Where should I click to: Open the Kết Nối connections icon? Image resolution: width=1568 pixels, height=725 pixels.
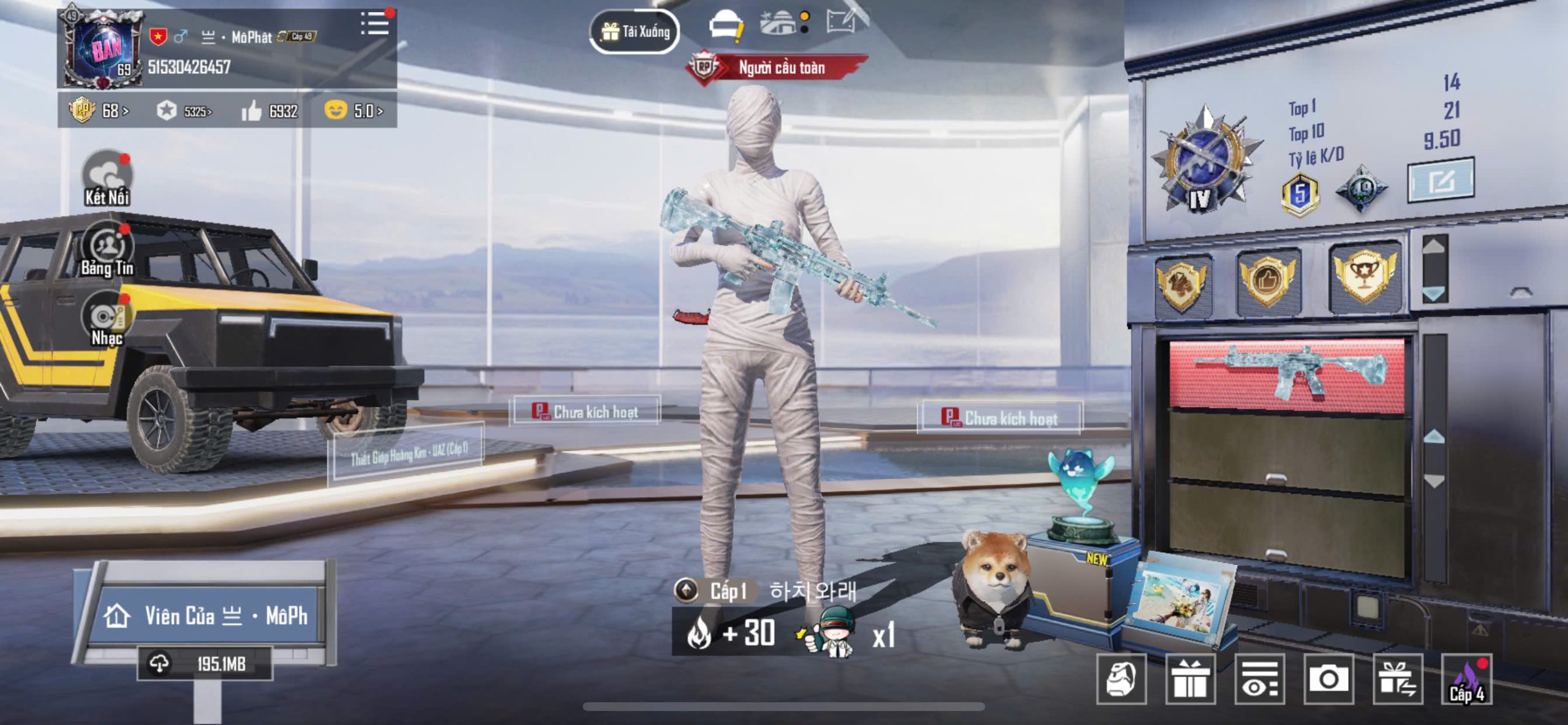[107, 178]
